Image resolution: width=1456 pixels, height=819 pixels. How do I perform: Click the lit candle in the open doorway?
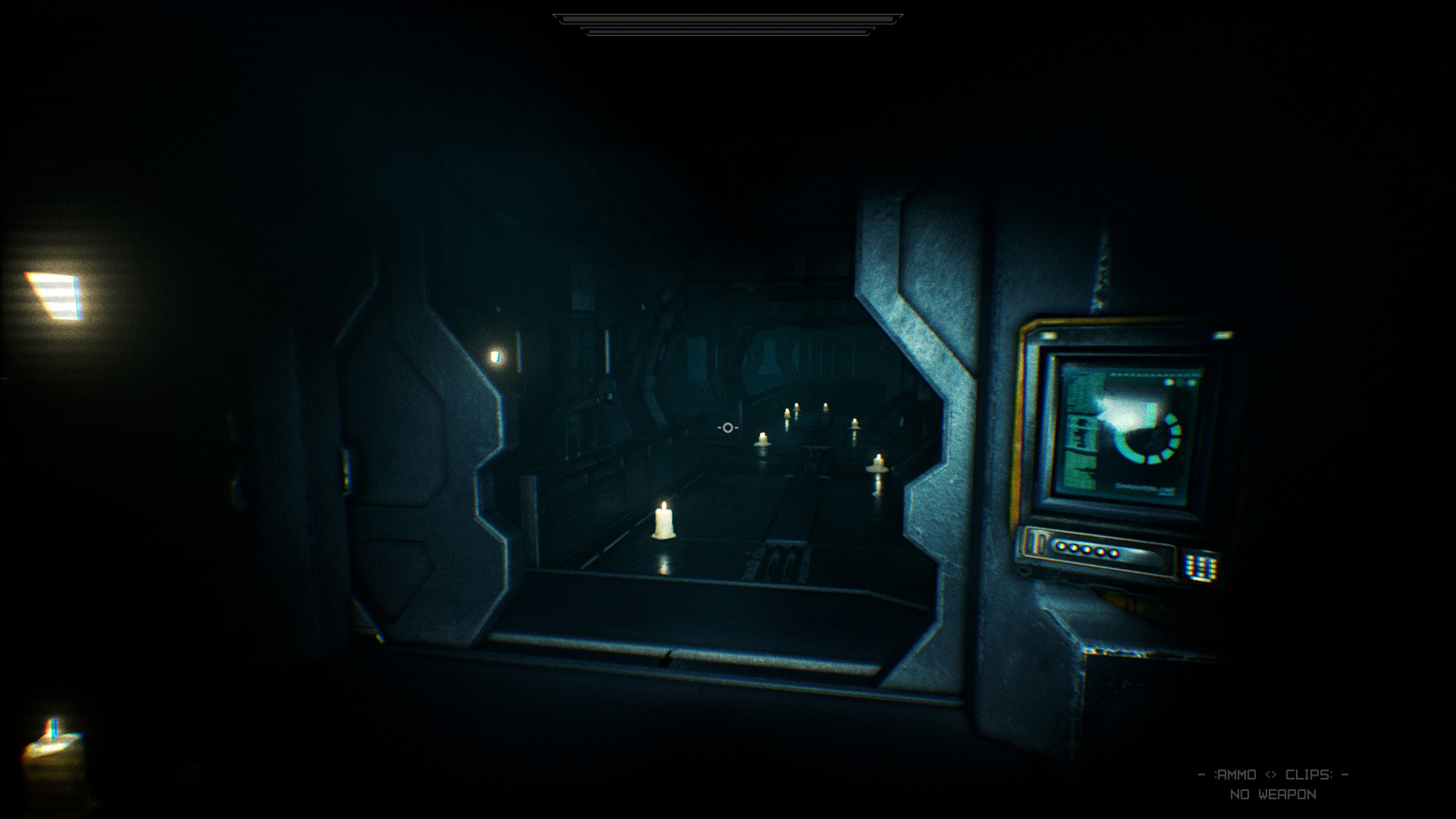tap(664, 523)
